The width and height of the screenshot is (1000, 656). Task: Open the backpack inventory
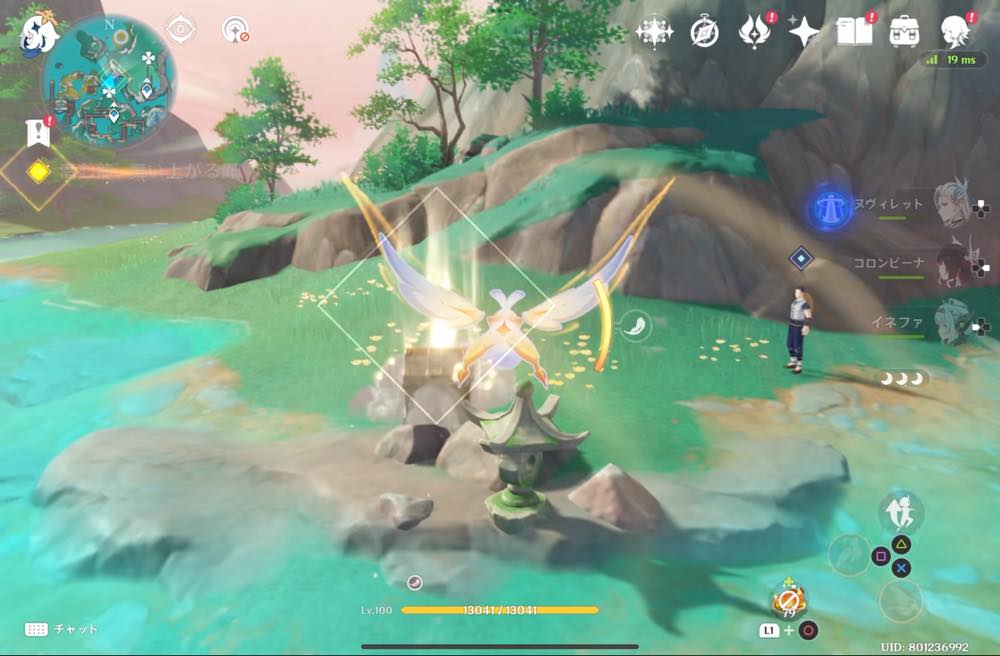[906, 31]
